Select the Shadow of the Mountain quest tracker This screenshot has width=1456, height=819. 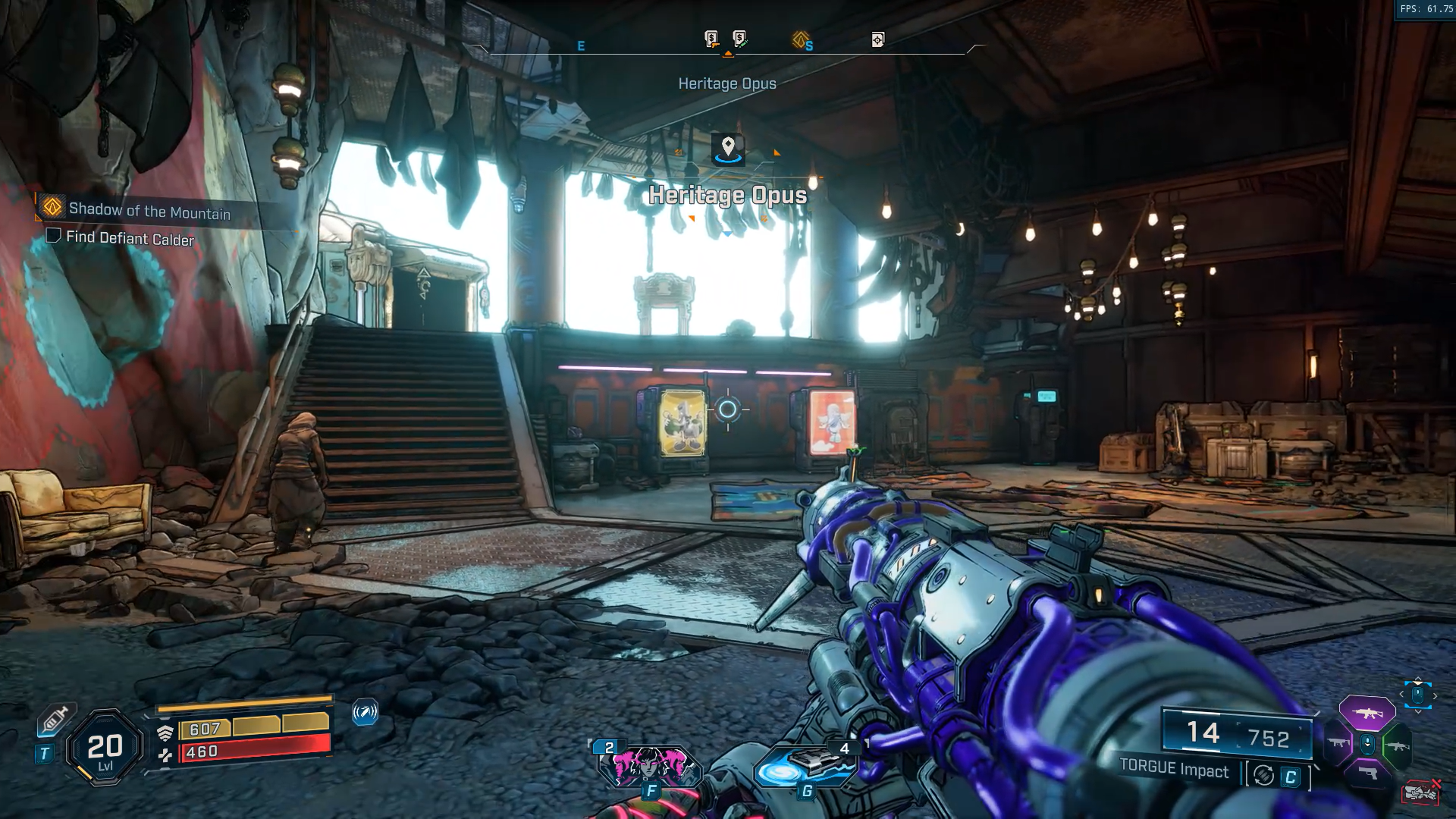click(149, 210)
